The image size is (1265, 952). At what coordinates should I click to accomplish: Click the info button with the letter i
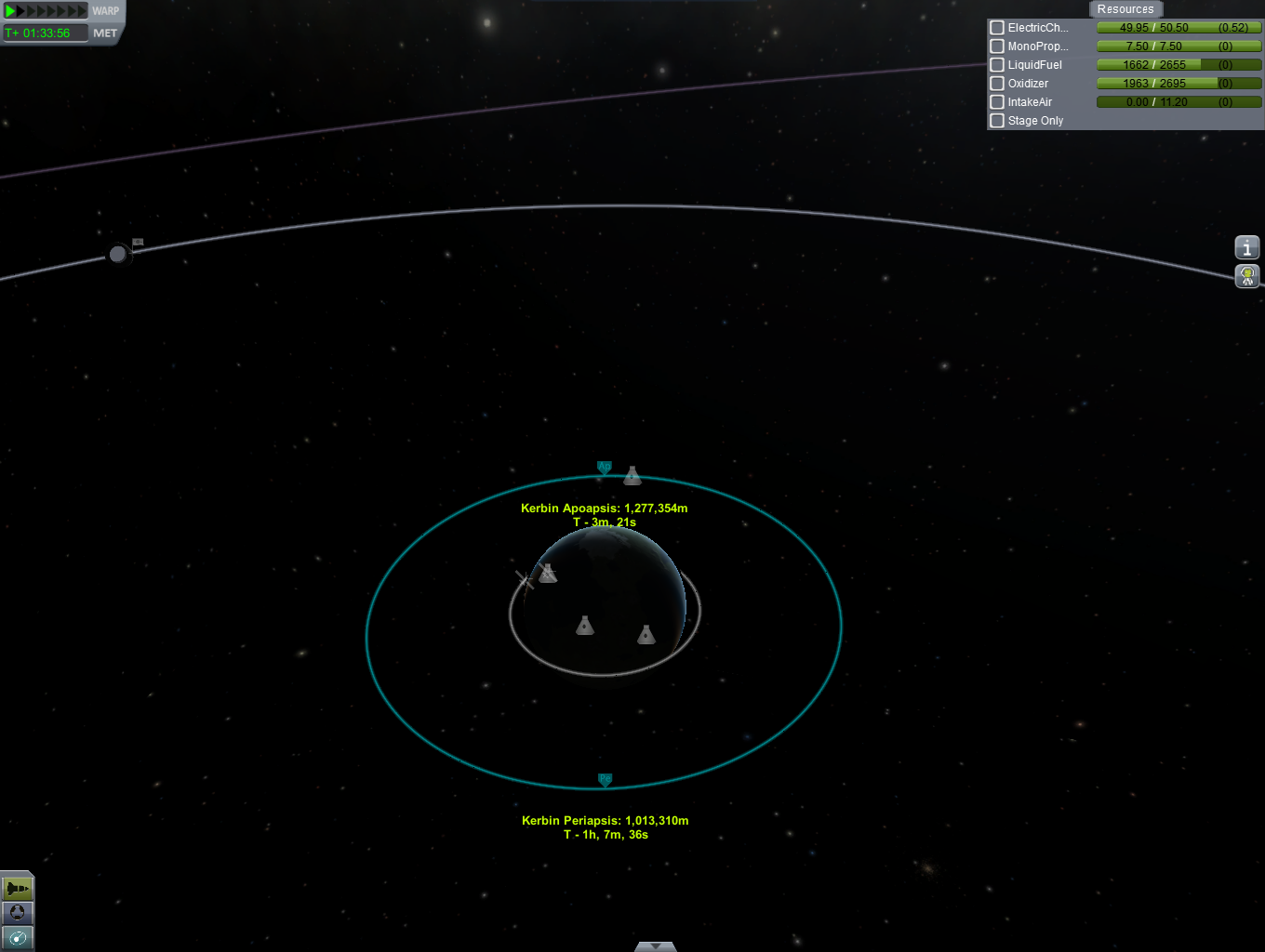click(1246, 247)
